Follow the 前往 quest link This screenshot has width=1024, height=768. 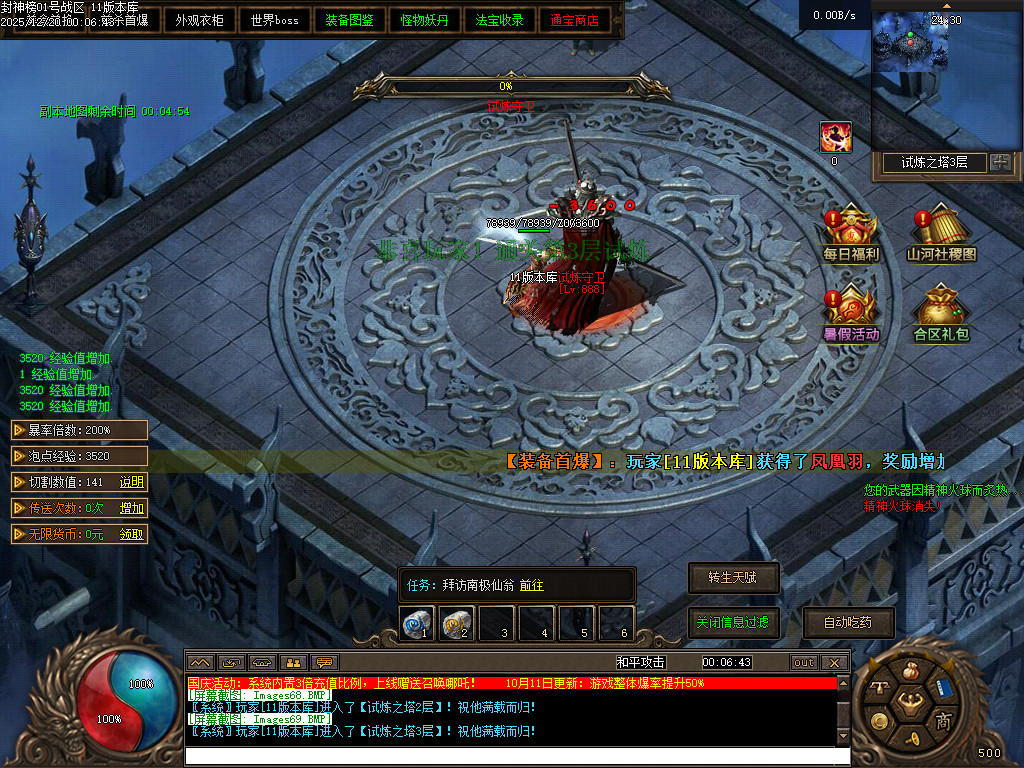(532, 585)
